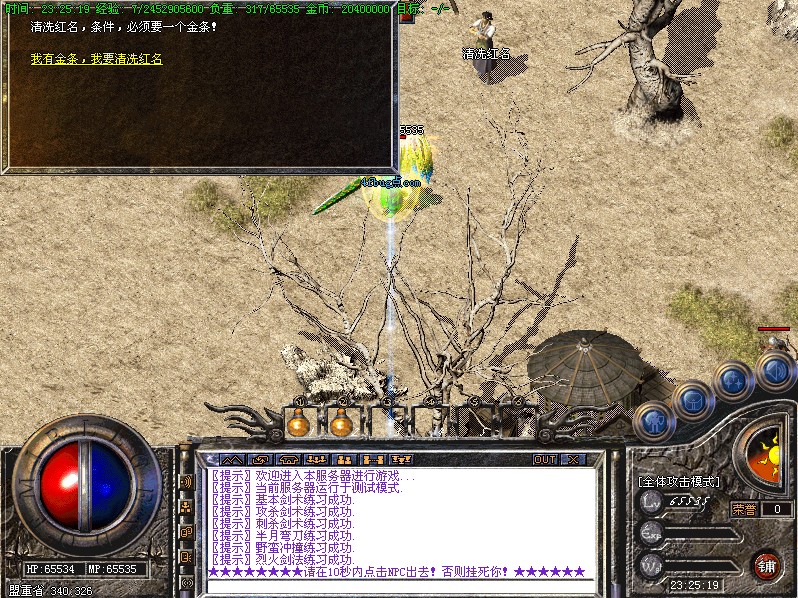The width and height of the screenshot is (798, 598).
Task: Open the minimap with the mountain icon button
Action: tap(232, 460)
